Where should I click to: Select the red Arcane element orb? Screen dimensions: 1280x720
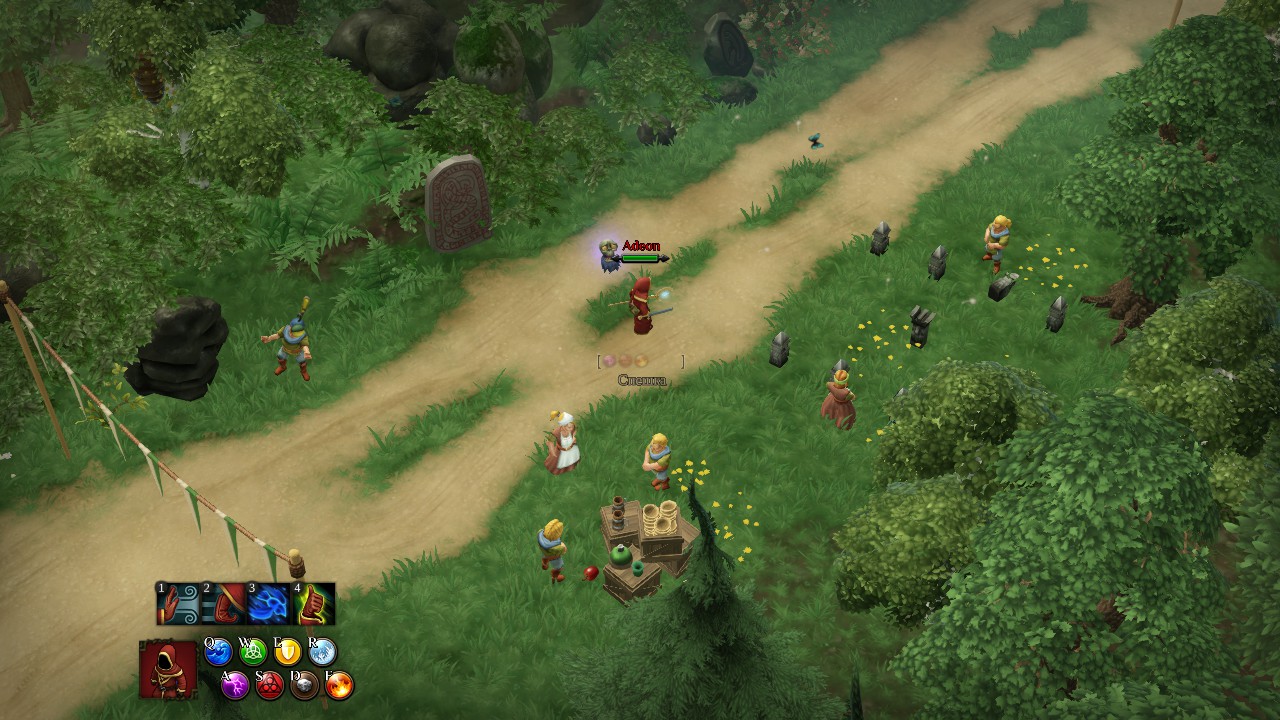(x=269, y=684)
